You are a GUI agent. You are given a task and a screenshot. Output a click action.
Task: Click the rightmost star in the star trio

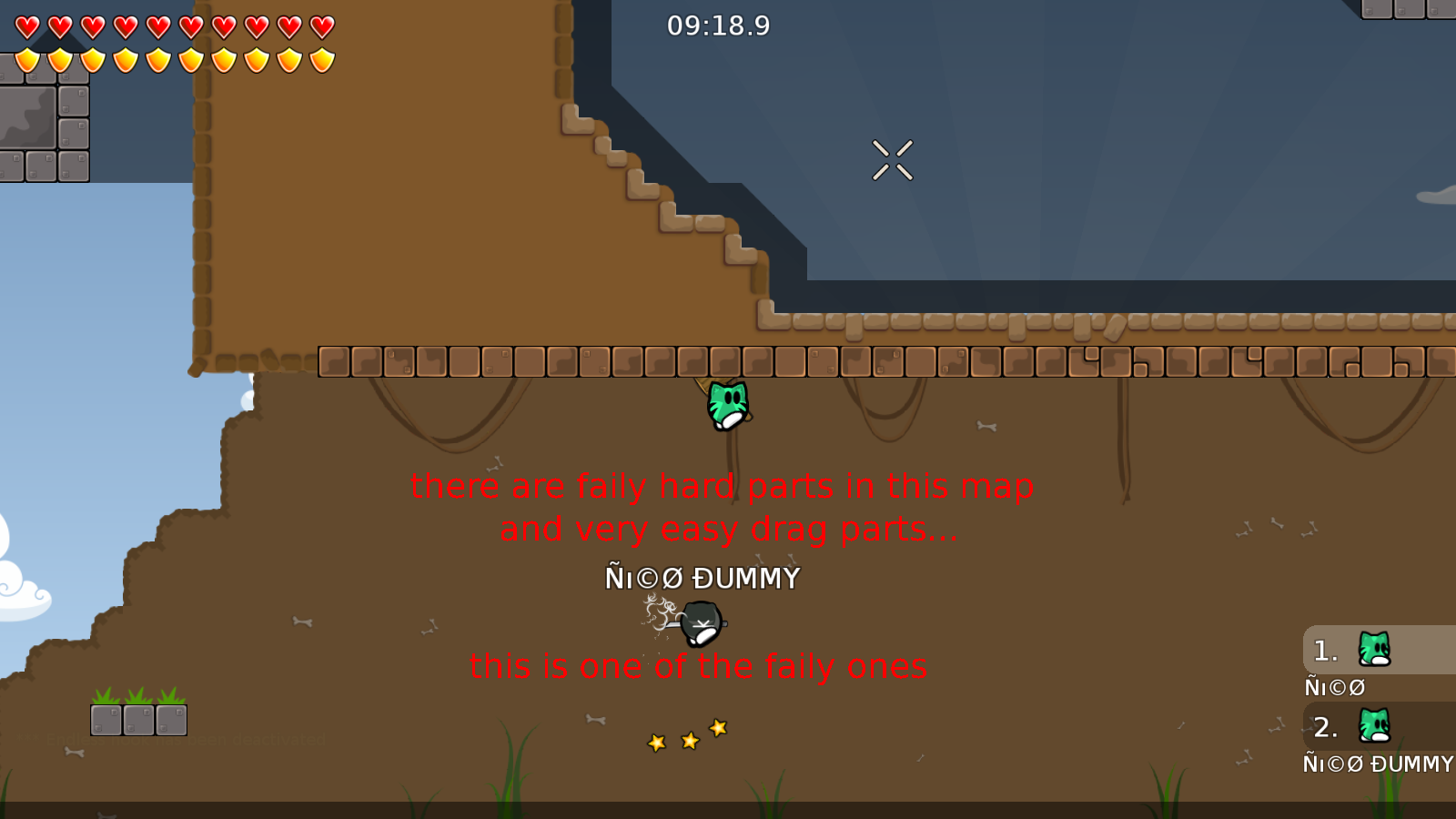click(x=717, y=728)
